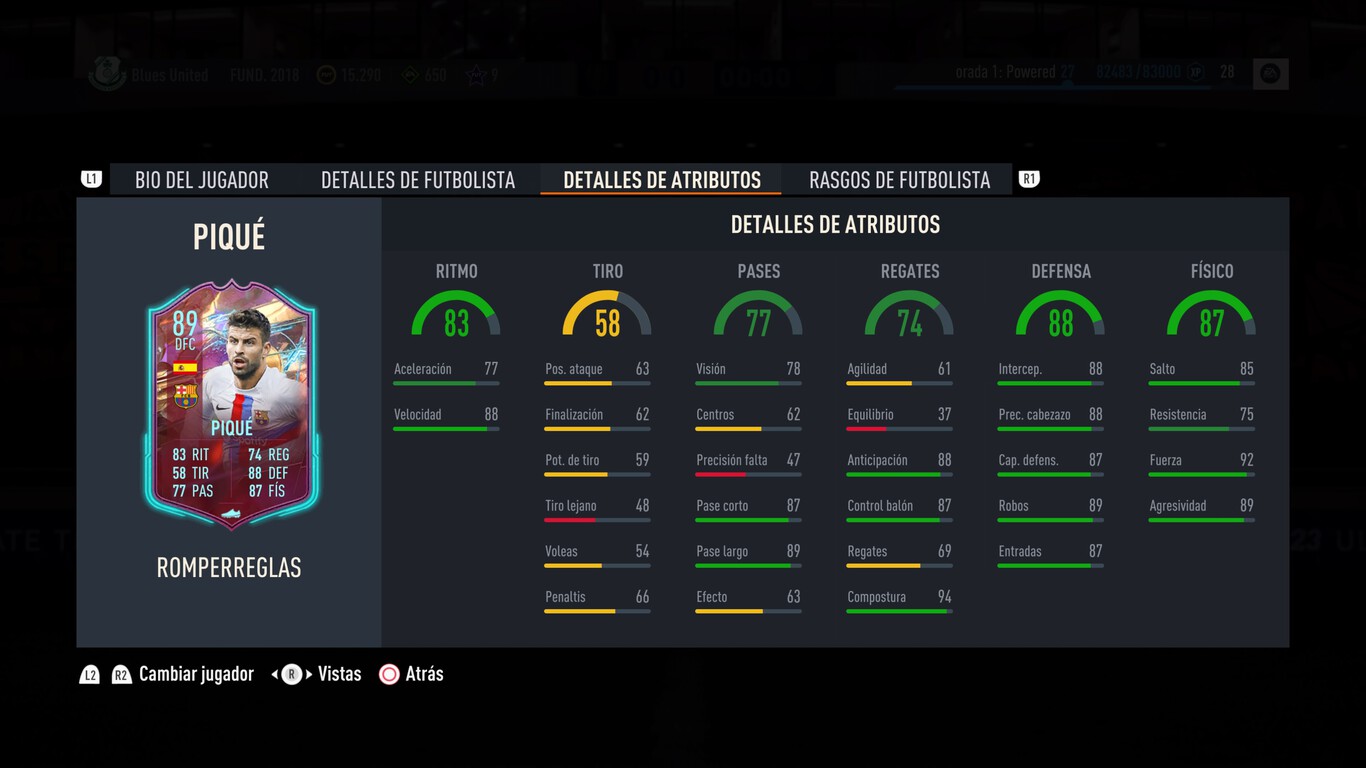Click the skill star icon near the 9
This screenshot has height=768, width=1366.
pyautogui.click(x=477, y=72)
